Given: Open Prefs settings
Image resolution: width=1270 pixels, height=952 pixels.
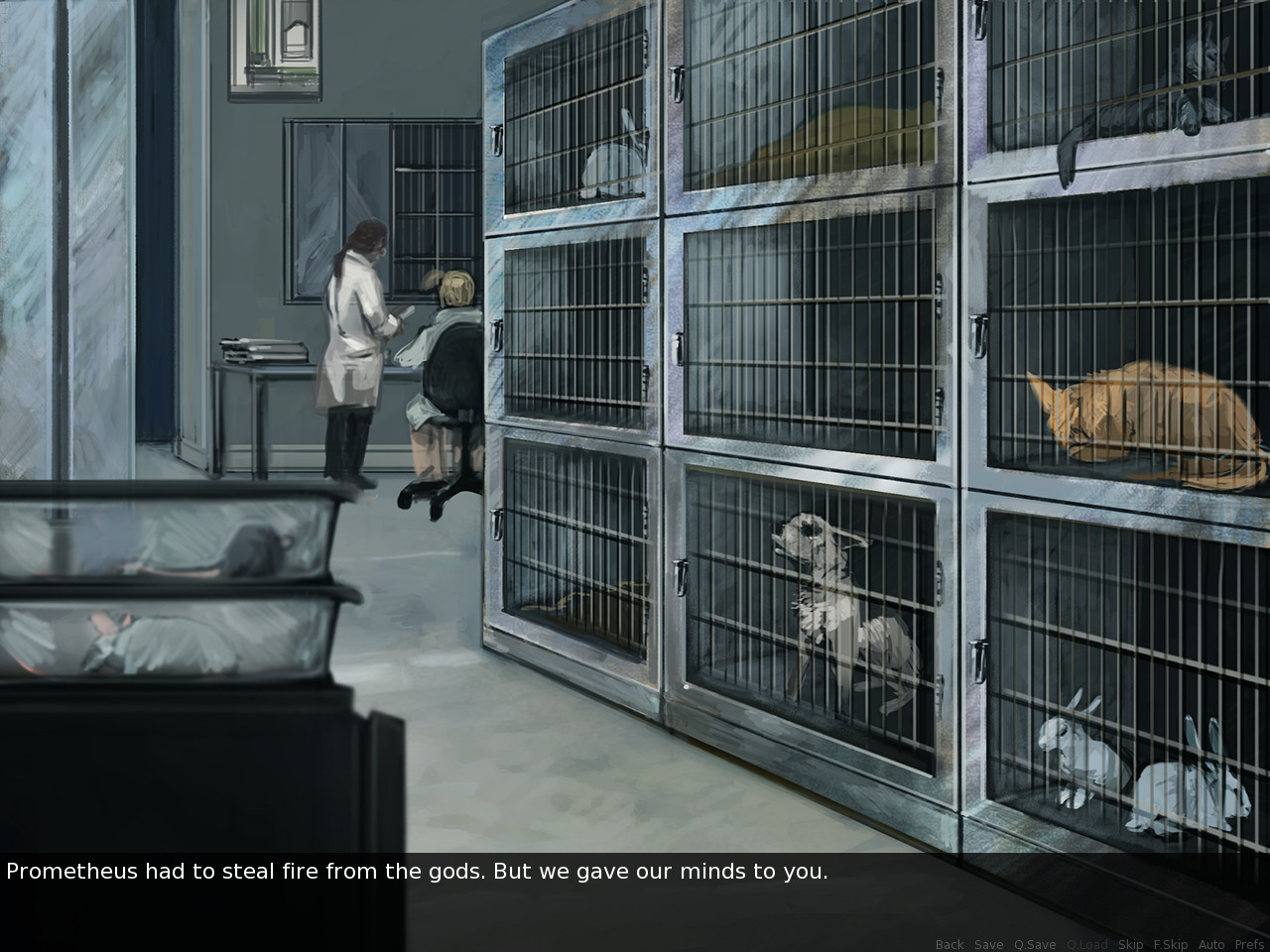Looking at the screenshot, I should tap(1249, 944).
